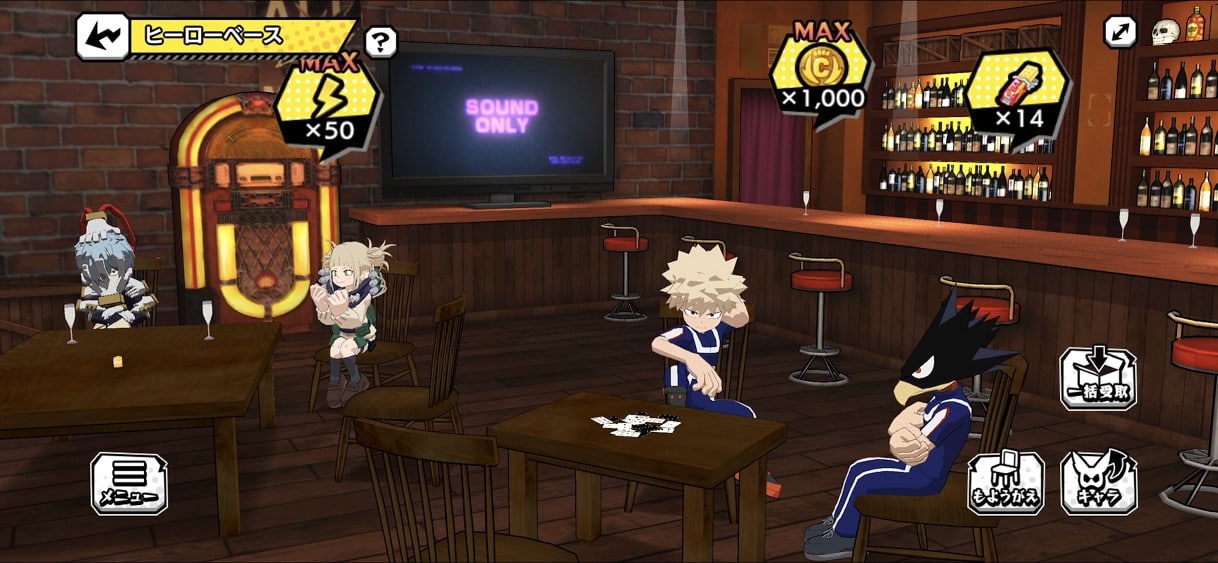1218x563 pixels.
Task: Toggle fullscreen with the expand arrows icon
Action: (x=1120, y=32)
